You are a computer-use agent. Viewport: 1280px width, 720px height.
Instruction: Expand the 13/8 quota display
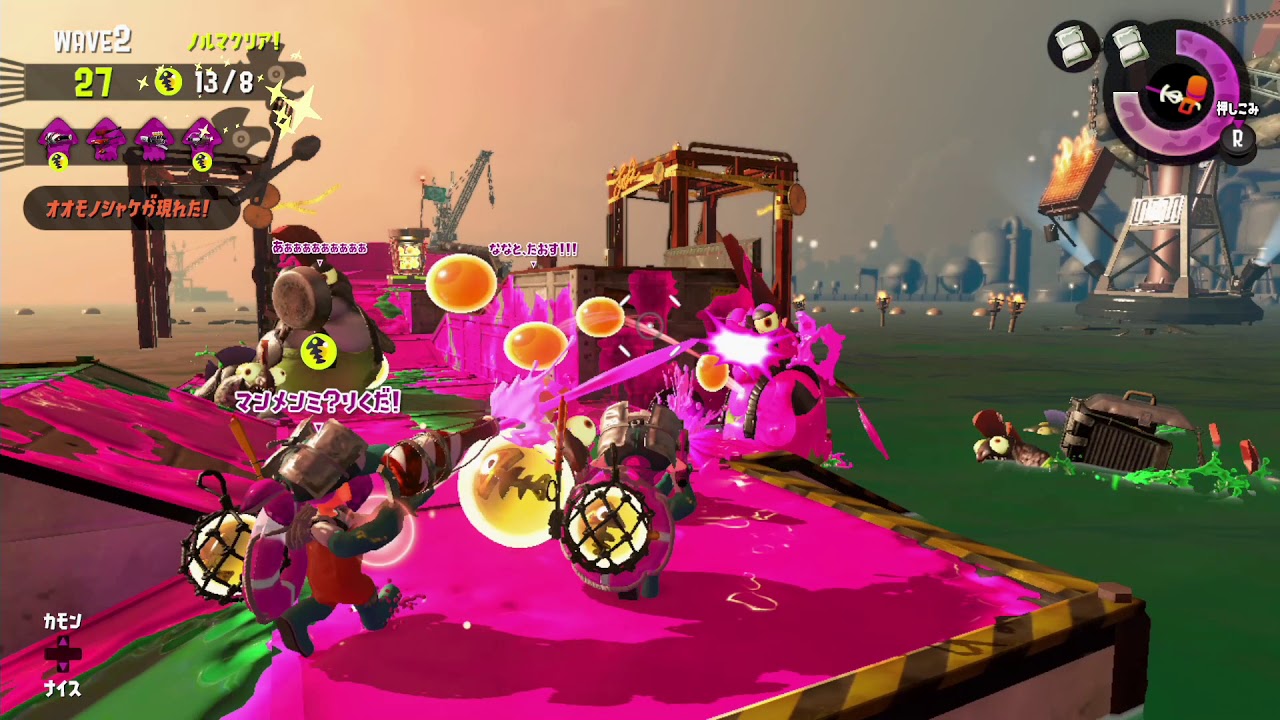223,80
